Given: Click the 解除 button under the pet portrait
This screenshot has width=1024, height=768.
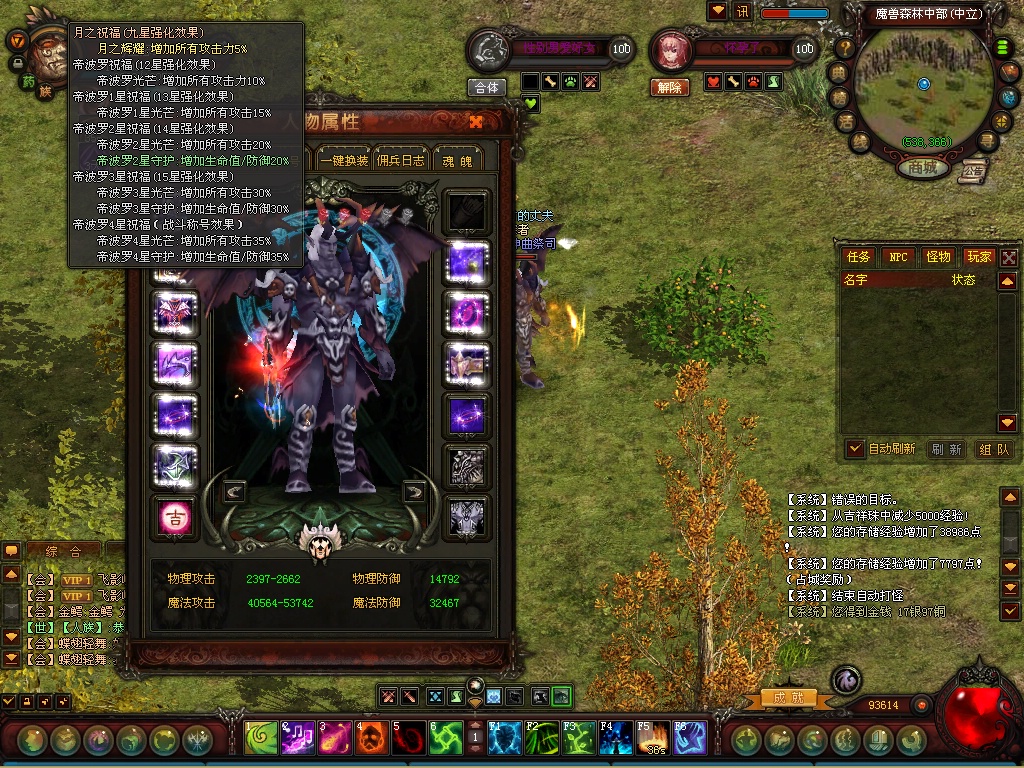Looking at the screenshot, I should (669, 87).
